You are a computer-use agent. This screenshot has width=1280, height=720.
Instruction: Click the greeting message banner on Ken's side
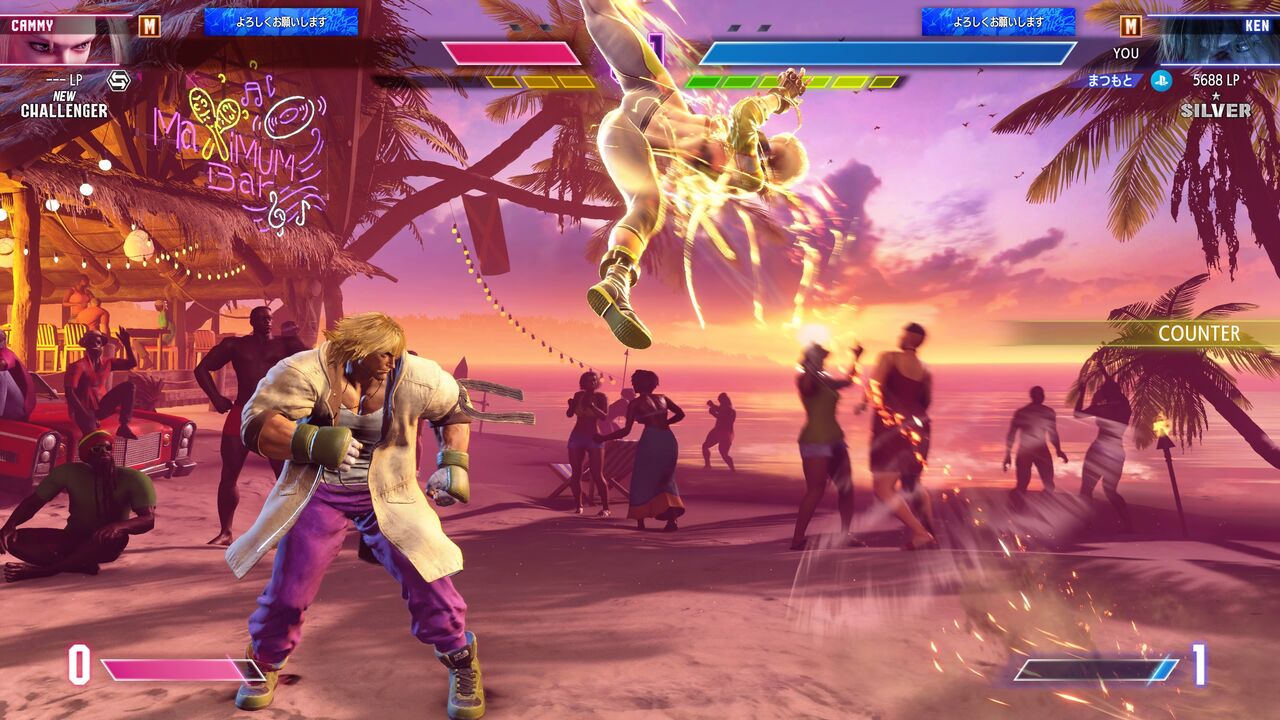click(998, 22)
